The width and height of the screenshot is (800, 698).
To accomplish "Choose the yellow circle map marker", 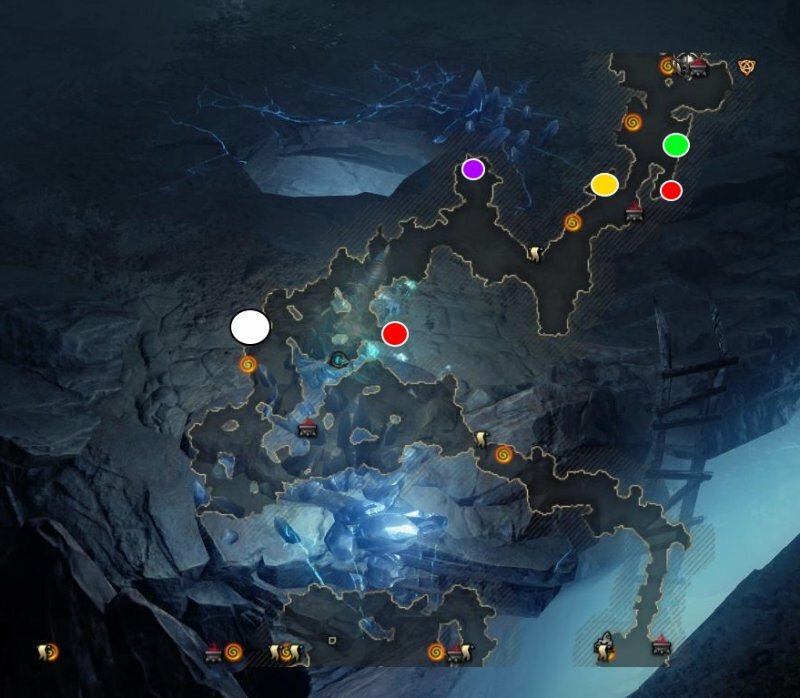I will (x=604, y=184).
